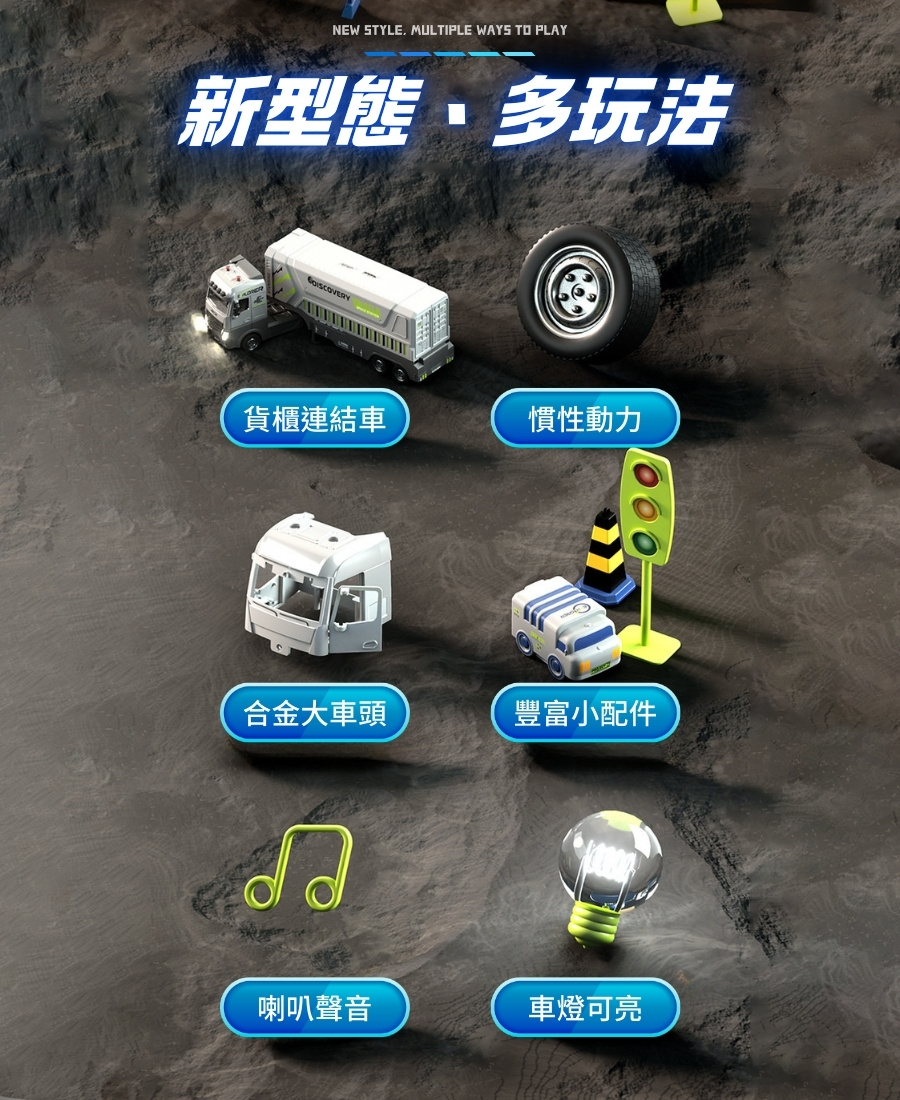The height and width of the screenshot is (1100, 900).
Task: Open the 豐富小配件 feature button
Action: click(585, 713)
